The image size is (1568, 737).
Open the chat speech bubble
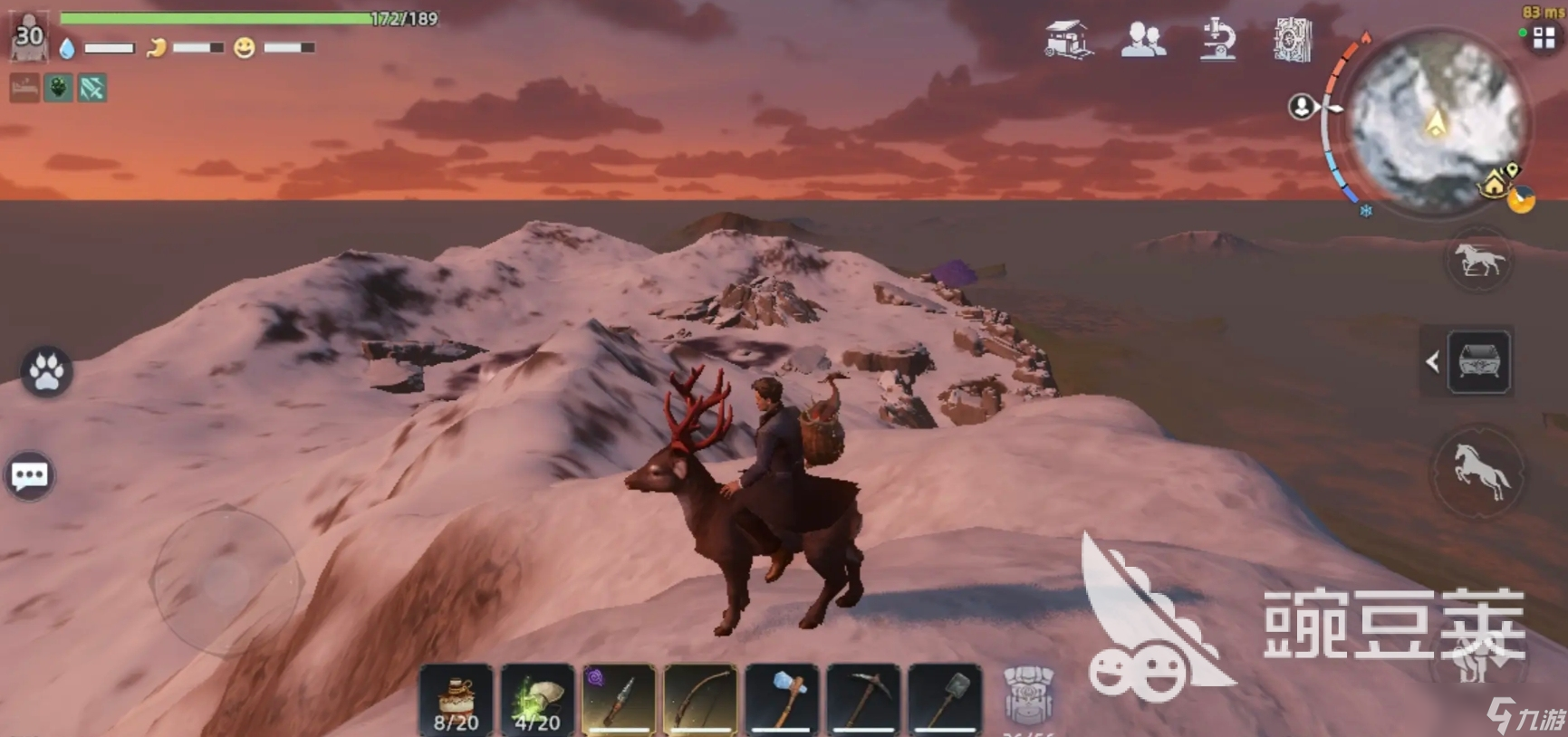pyautogui.click(x=29, y=475)
